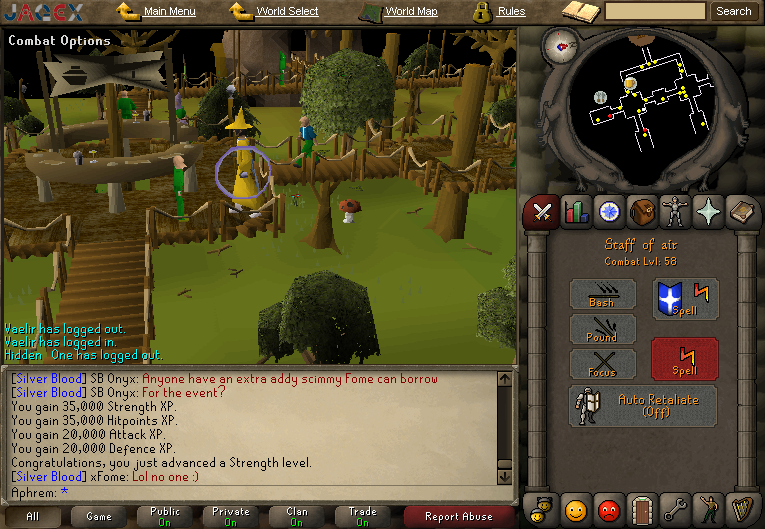Switch chat filter to Game

[x=99, y=516]
